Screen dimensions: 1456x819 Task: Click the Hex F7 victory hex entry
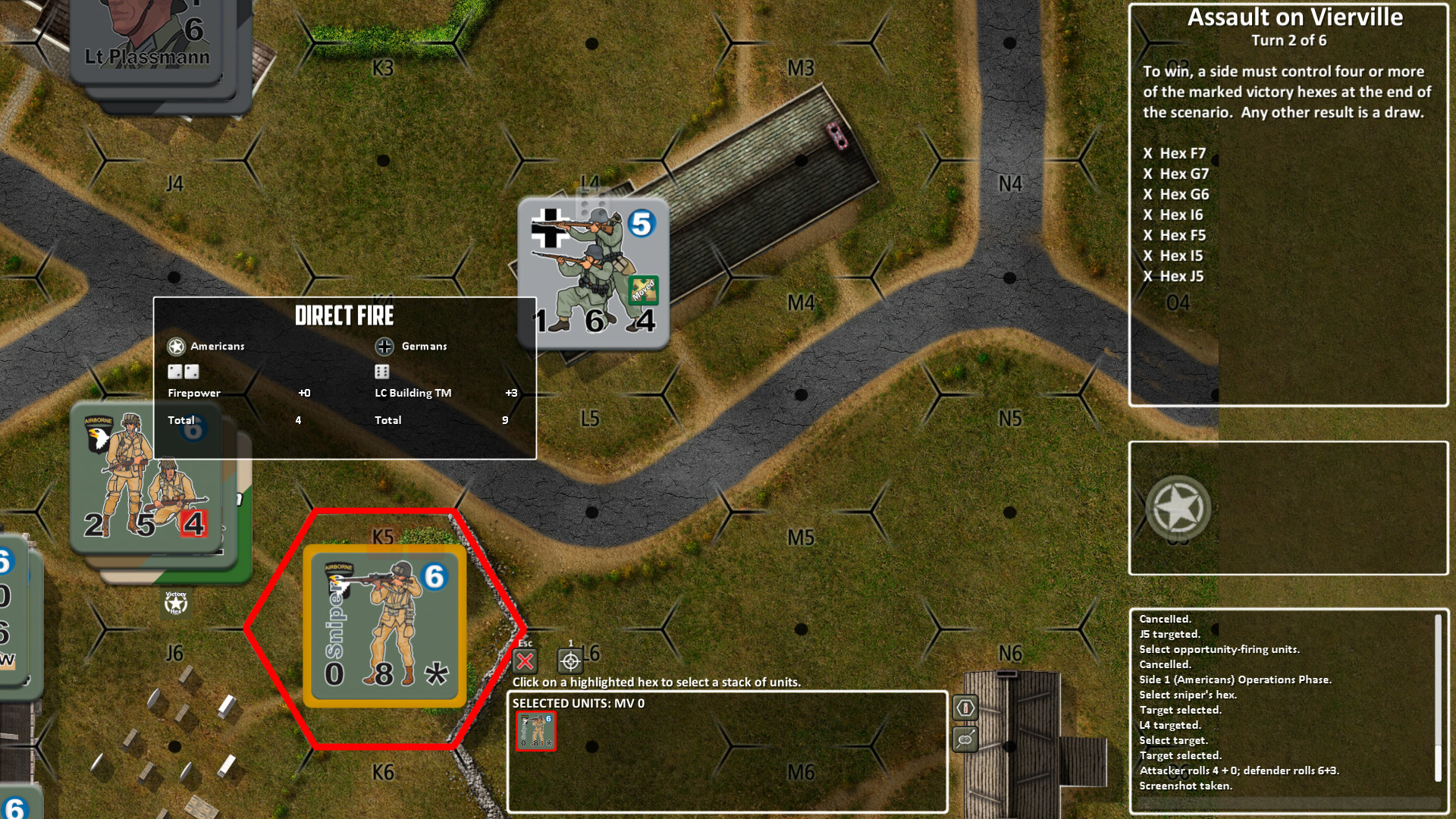(x=1175, y=152)
